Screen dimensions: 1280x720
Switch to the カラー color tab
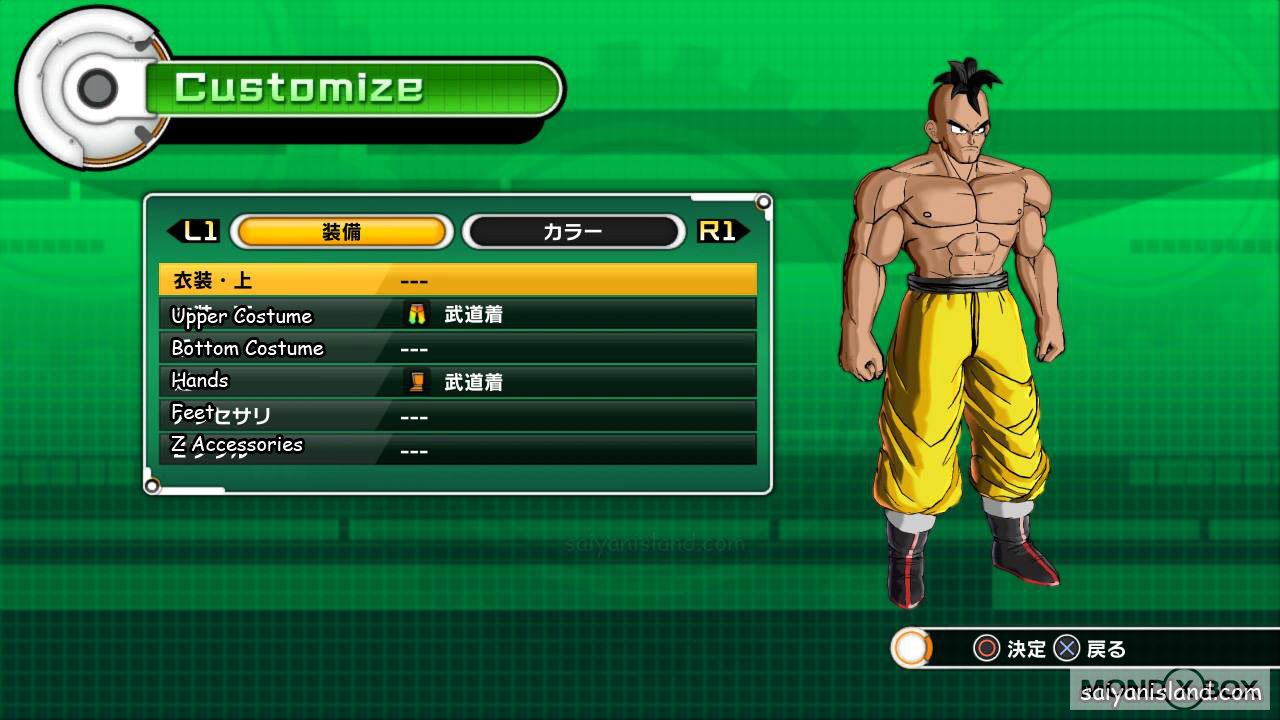click(572, 232)
